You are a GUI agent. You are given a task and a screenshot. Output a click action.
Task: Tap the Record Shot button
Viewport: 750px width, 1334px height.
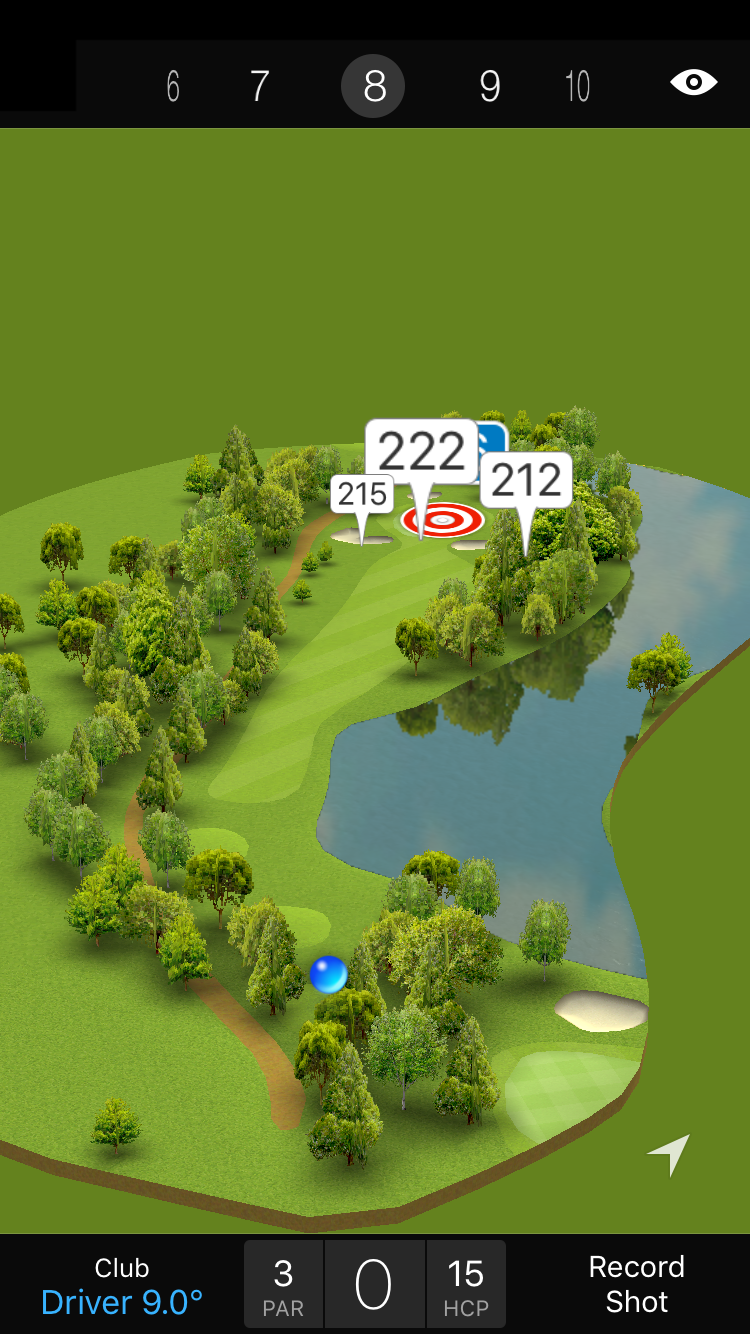[636, 1284]
